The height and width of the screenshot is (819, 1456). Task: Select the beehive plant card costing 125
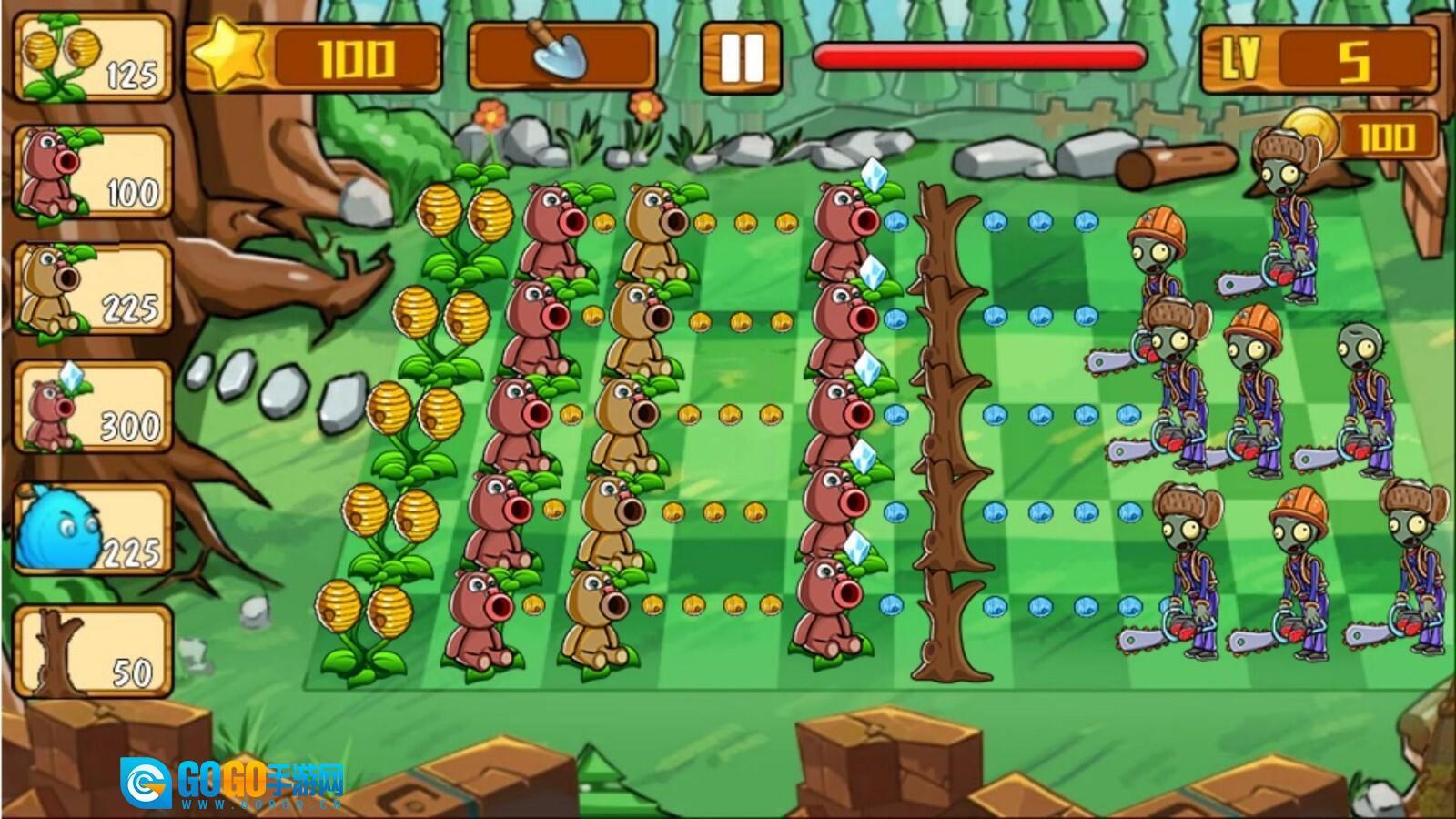pyautogui.click(x=88, y=59)
